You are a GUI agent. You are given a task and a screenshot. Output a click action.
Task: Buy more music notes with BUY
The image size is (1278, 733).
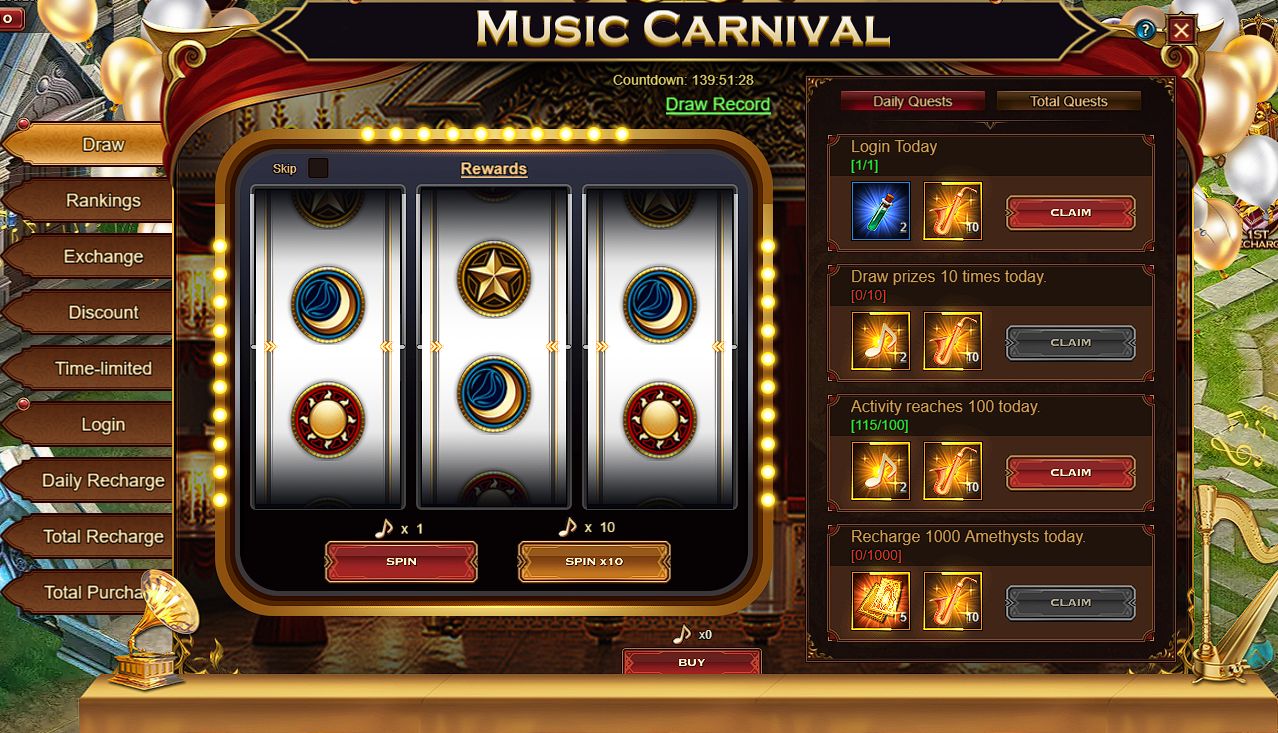coord(691,662)
